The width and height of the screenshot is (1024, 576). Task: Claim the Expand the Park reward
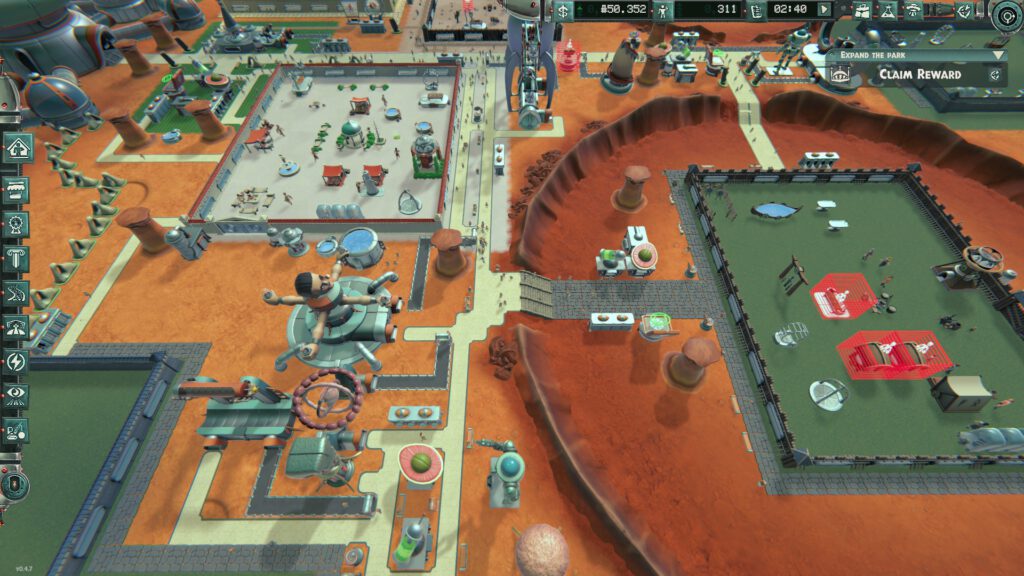(918, 74)
